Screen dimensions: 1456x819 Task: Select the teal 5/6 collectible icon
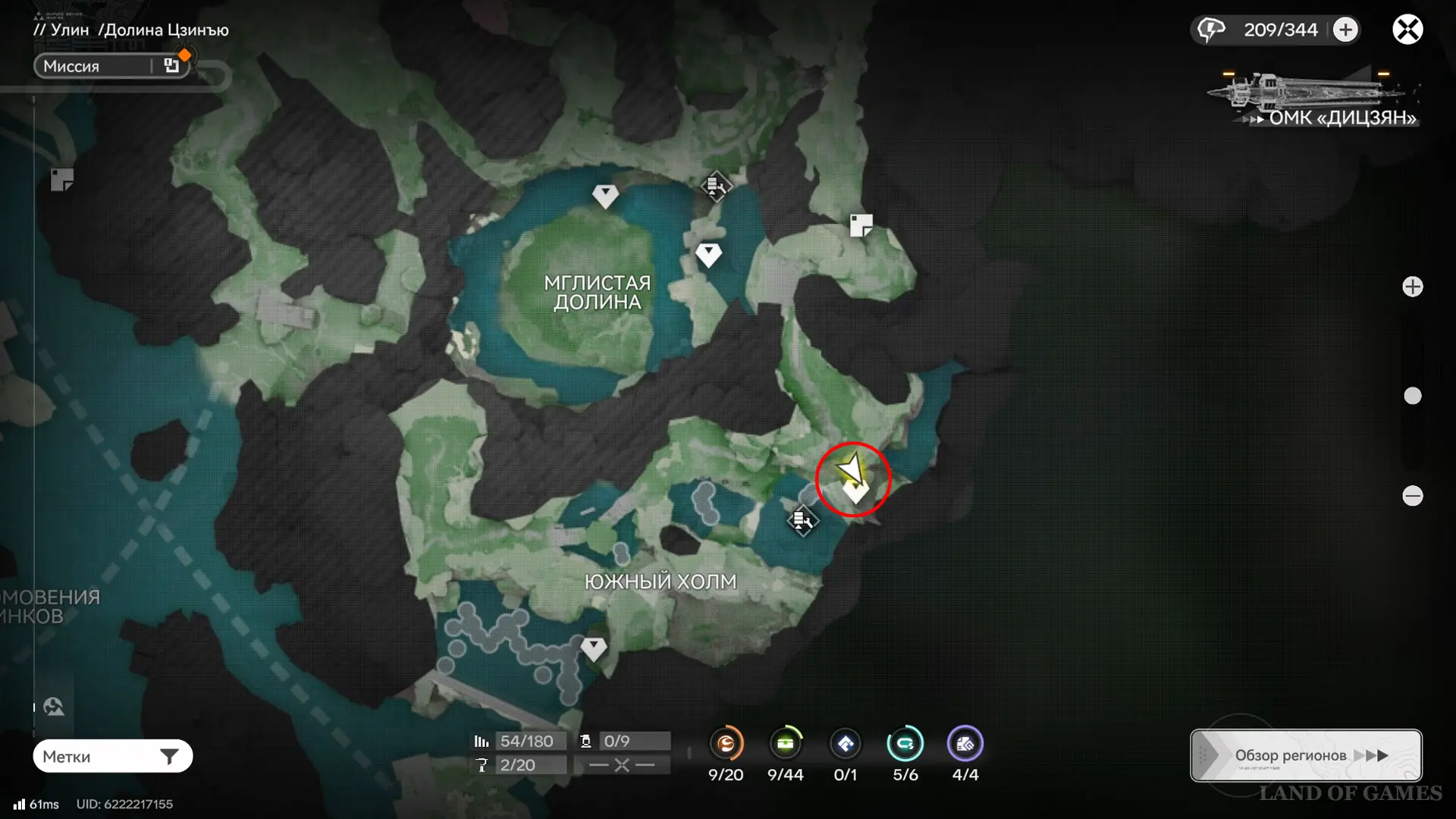pos(905,744)
